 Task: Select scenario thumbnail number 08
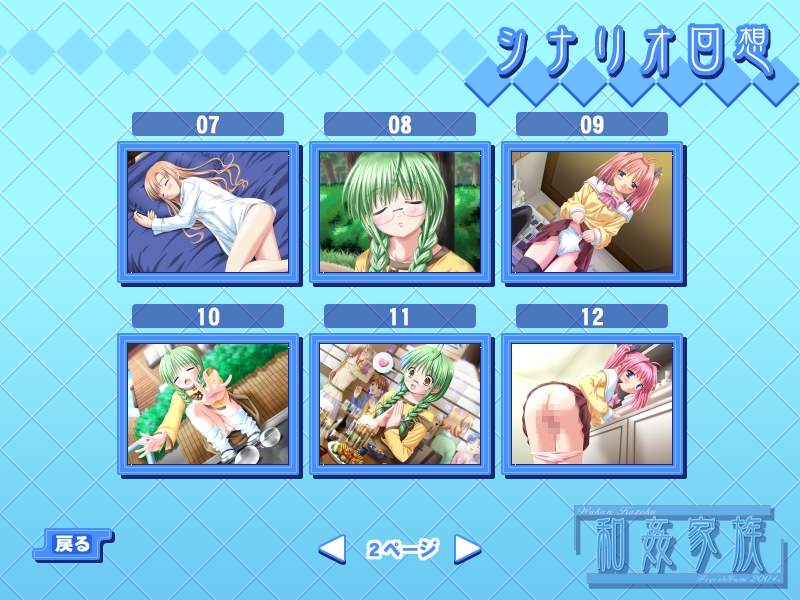(400, 212)
